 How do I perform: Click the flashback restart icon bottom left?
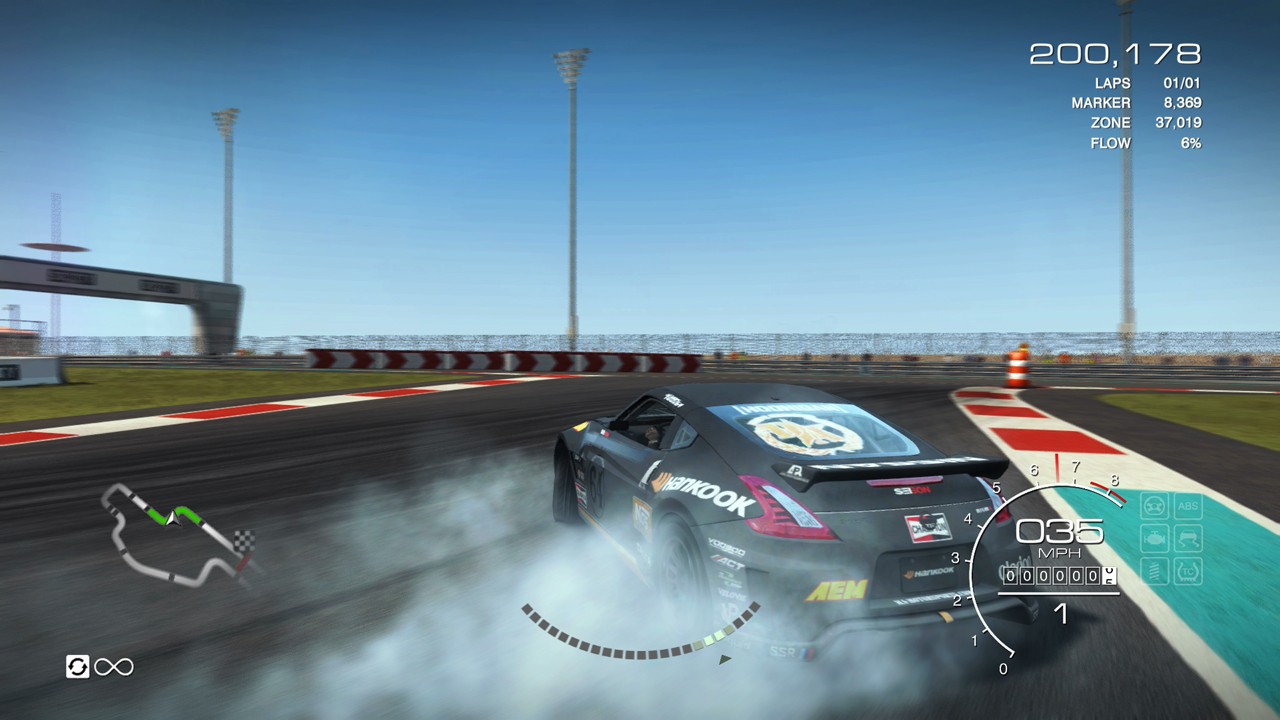click(78, 667)
